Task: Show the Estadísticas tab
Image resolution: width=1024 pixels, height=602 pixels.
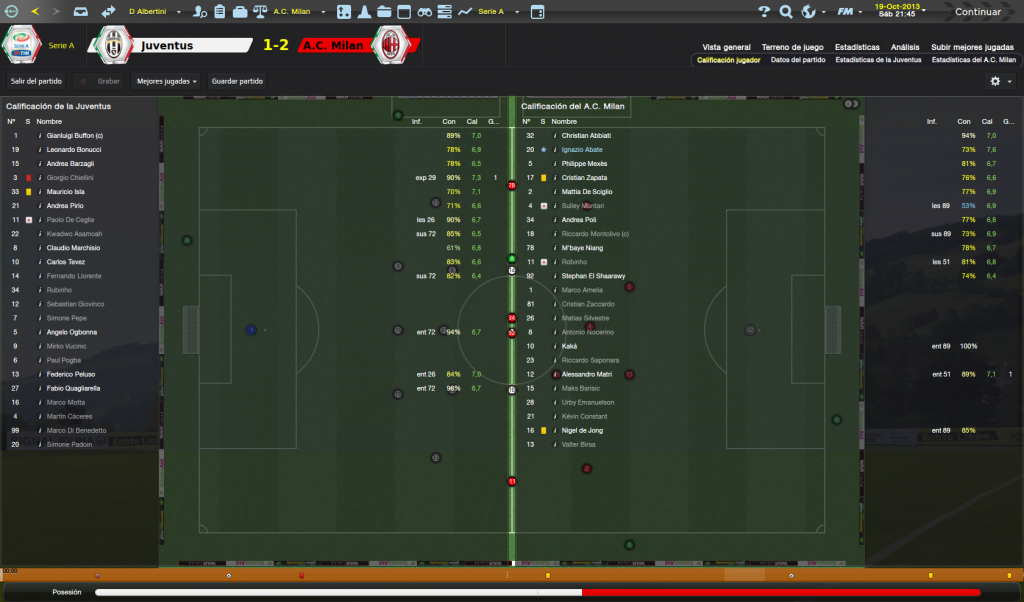Action: tap(858, 47)
